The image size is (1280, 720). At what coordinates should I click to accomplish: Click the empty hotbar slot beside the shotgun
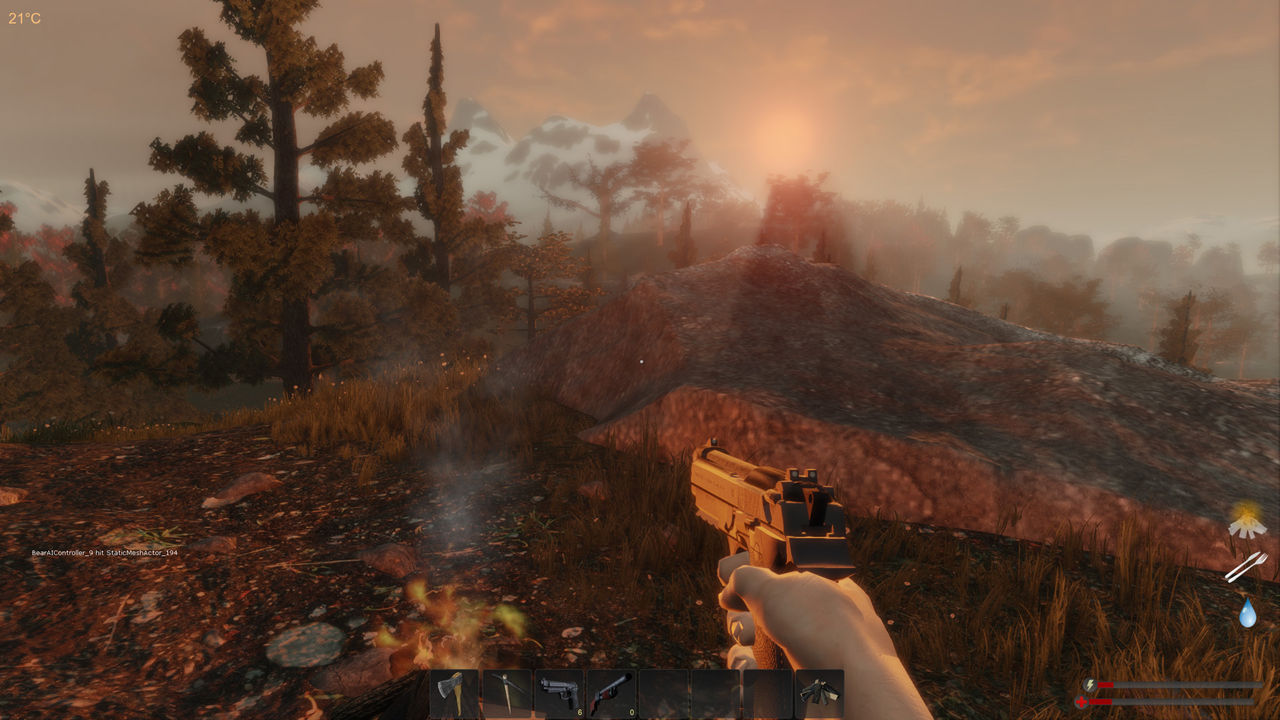point(662,690)
